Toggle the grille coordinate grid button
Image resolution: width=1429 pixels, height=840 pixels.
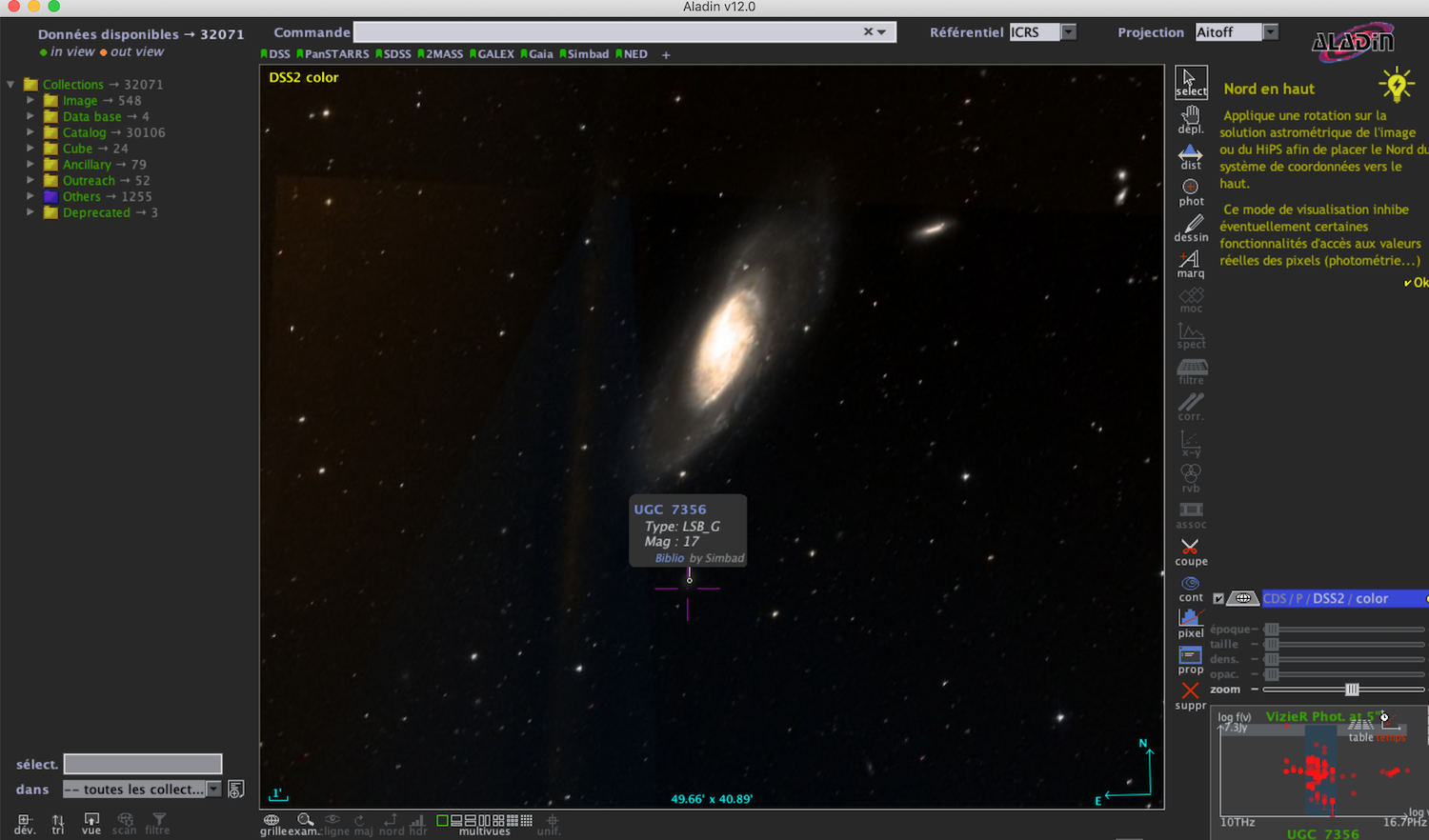[x=272, y=824]
